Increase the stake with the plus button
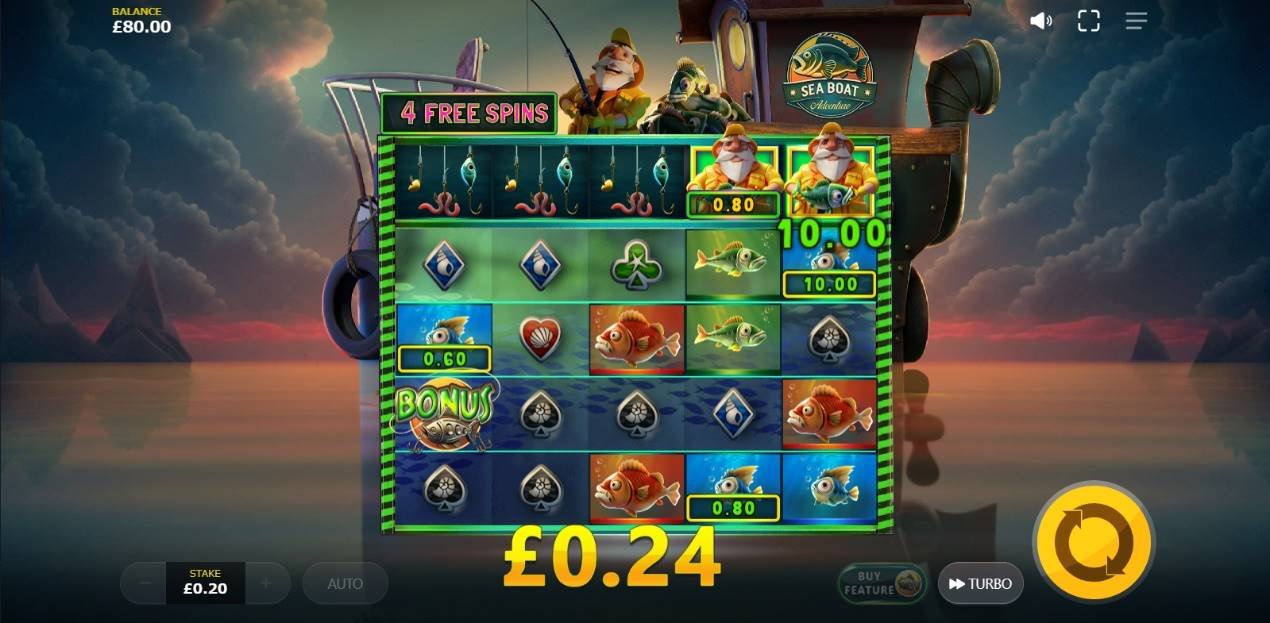Screen dimensions: 1270x623 click(266, 583)
